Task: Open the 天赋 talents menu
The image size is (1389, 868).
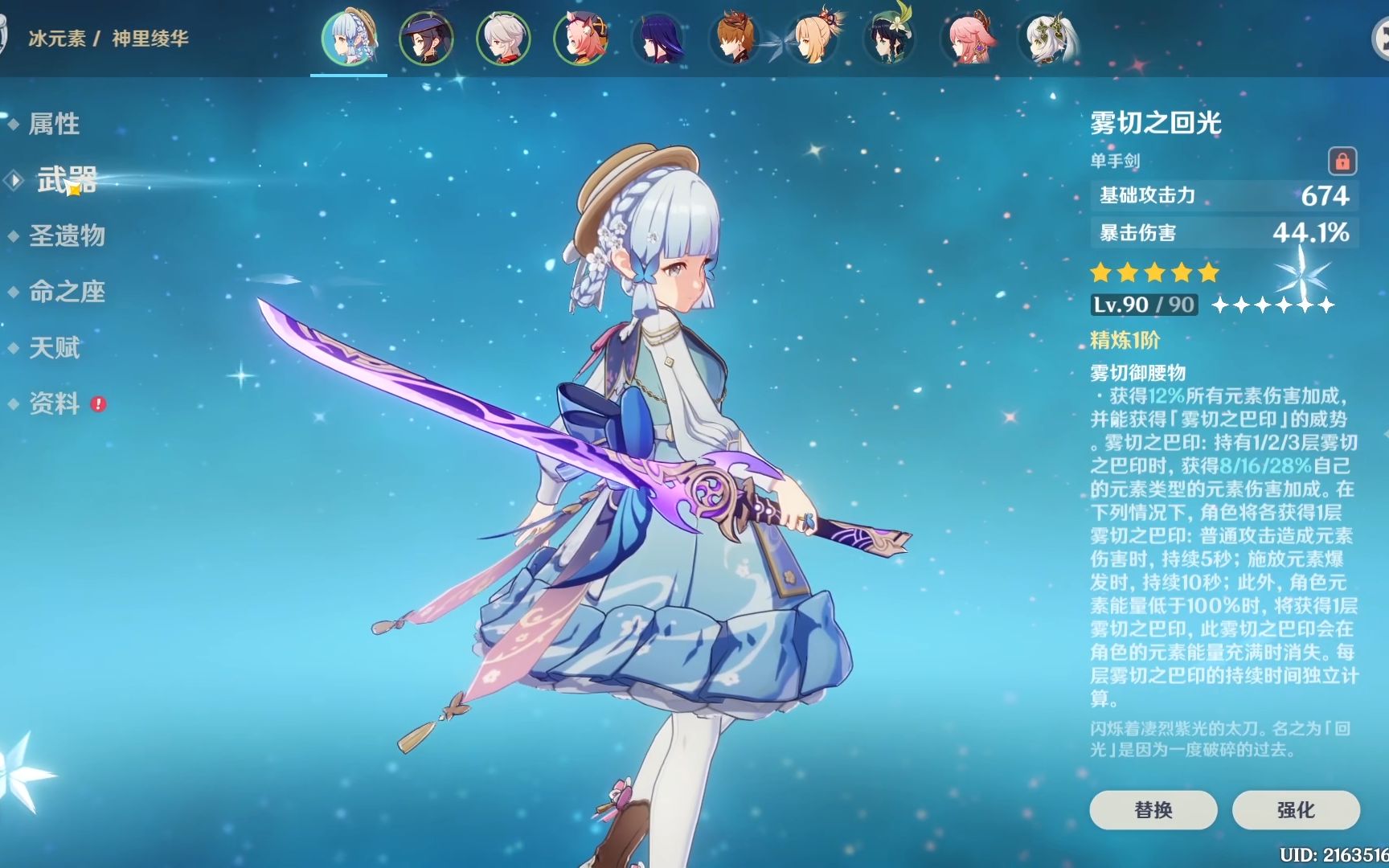Action: [54, 348]
